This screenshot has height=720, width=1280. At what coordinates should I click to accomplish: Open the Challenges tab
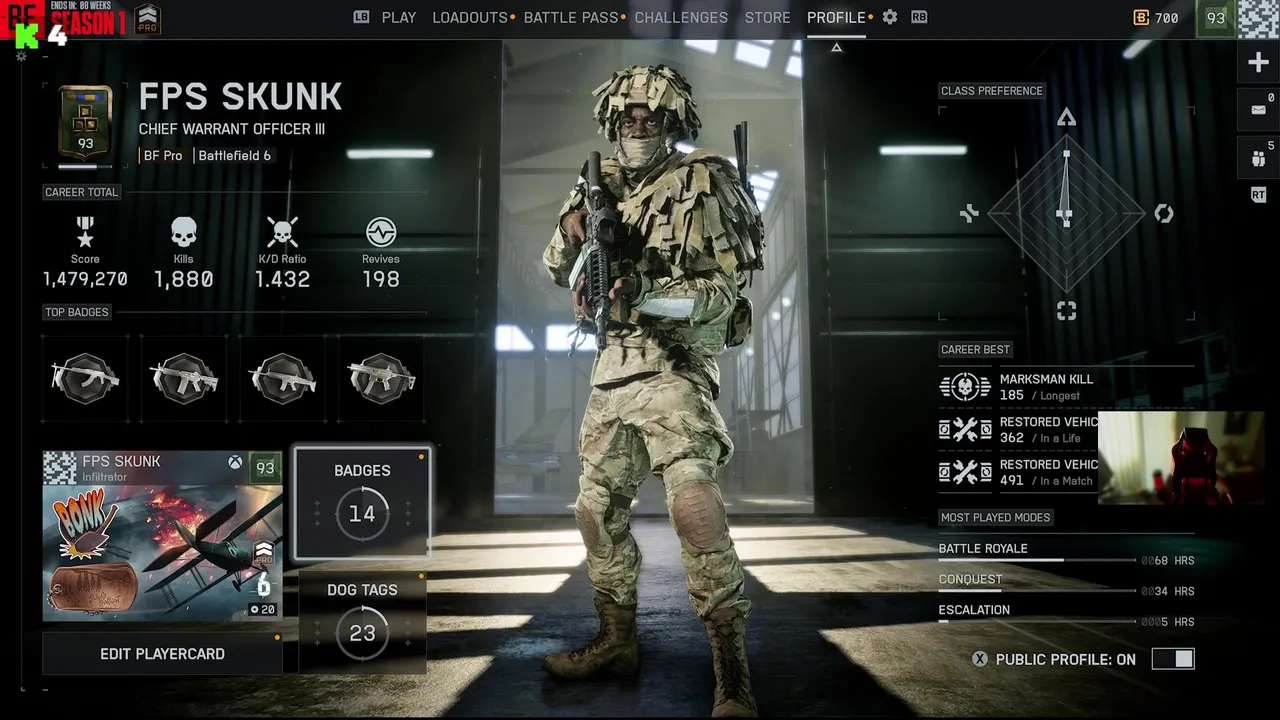pyautogui.click(x=681, y=18)
